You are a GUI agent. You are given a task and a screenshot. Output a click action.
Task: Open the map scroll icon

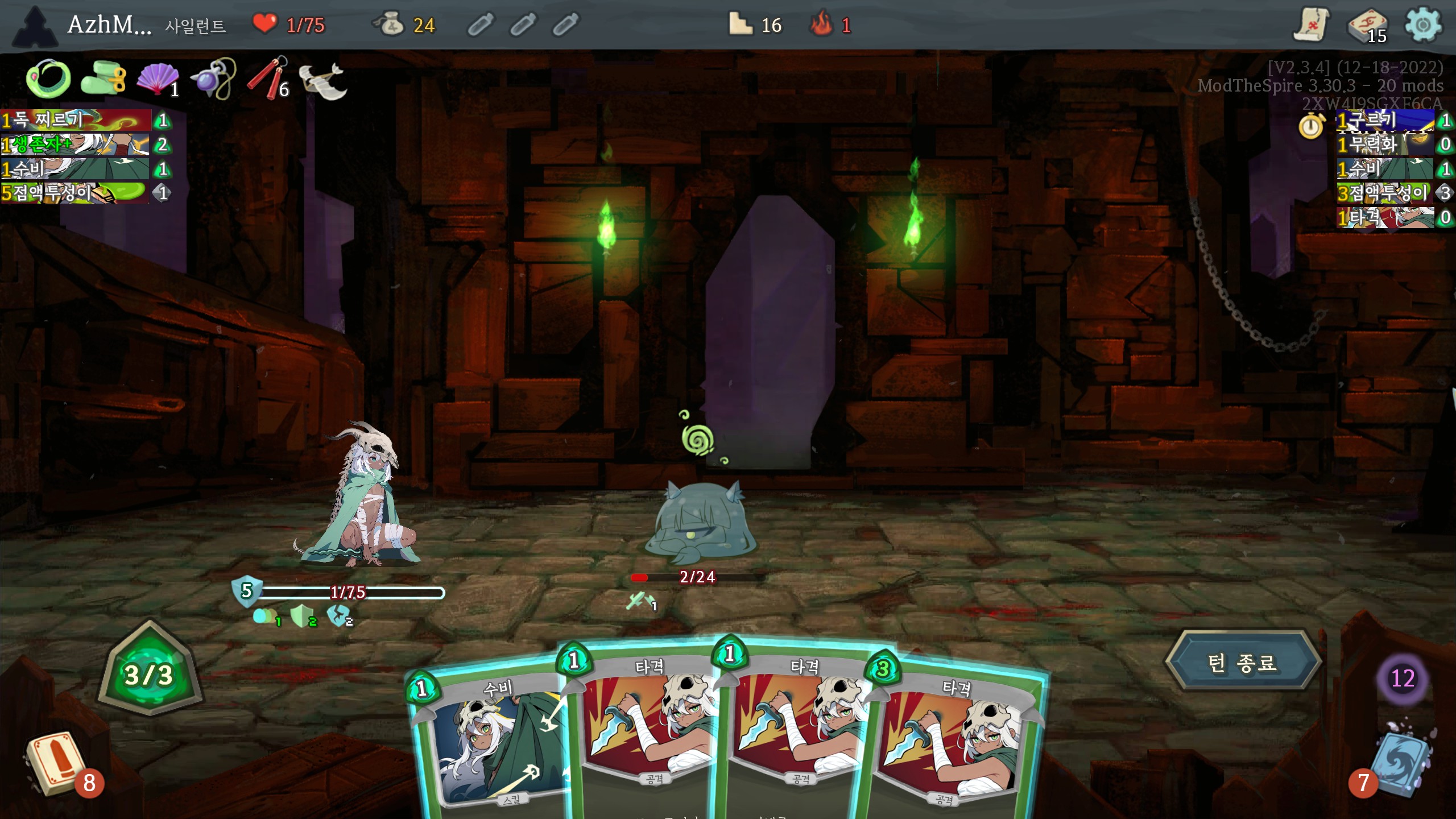(x=1311, y=24)
